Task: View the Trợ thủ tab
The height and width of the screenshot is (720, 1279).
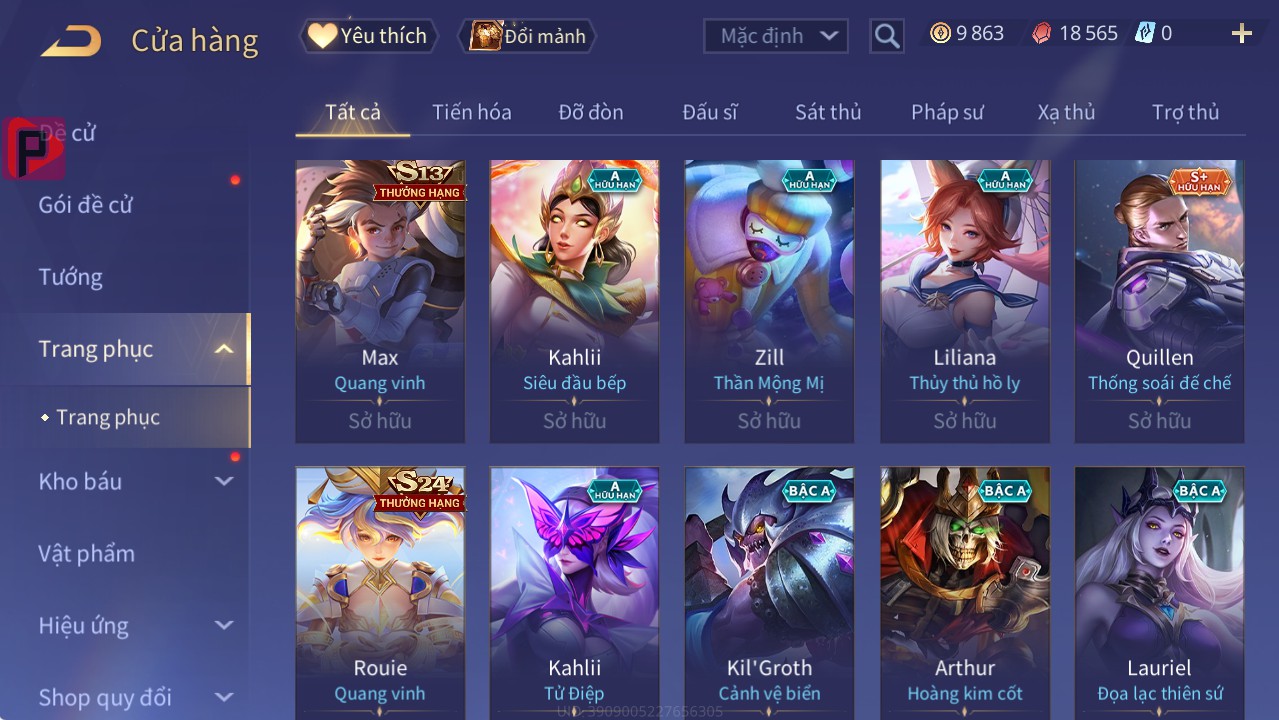Action: point(1185,112)
